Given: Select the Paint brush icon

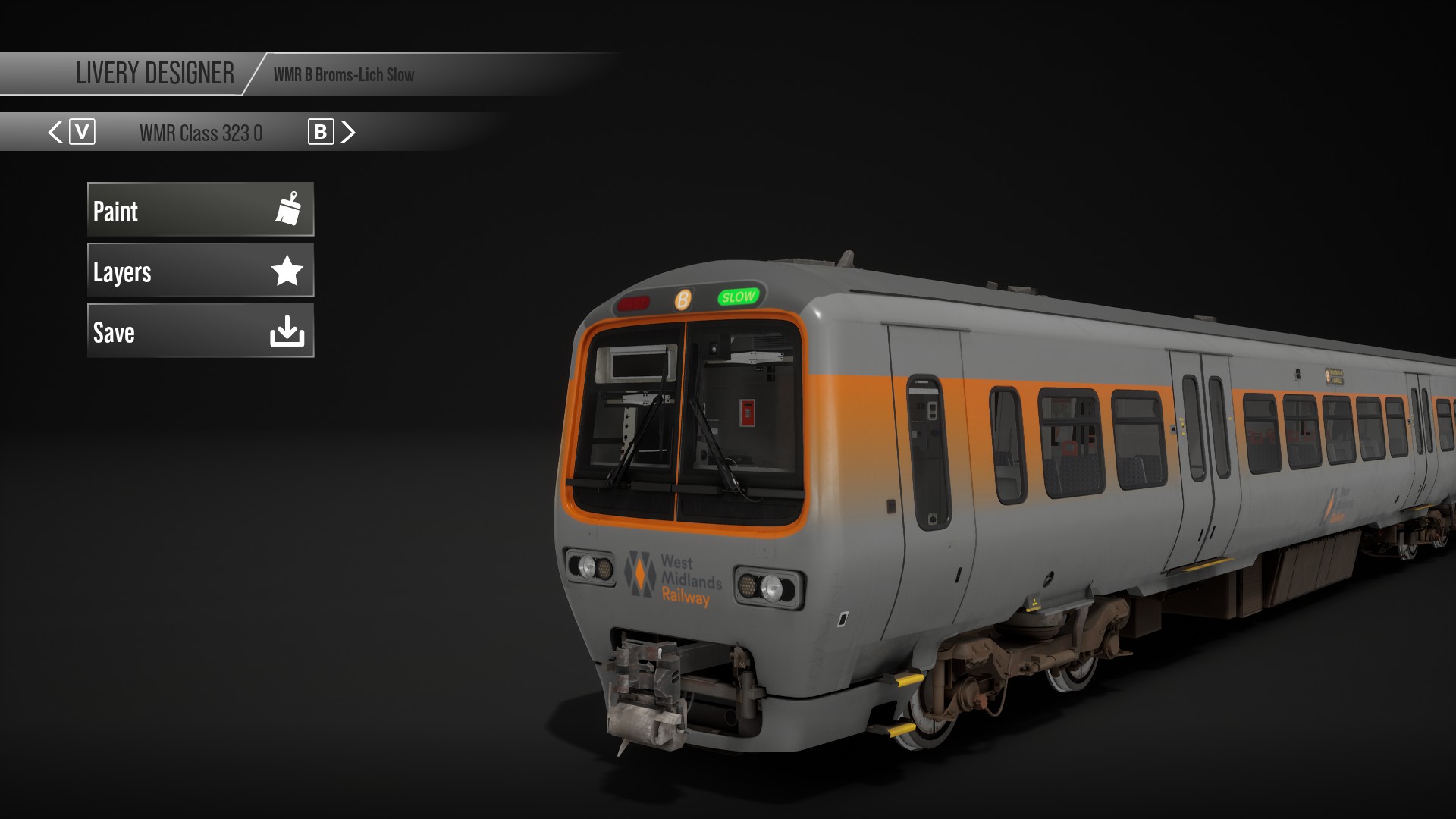Looking at the screenshot, I should 289,210.
